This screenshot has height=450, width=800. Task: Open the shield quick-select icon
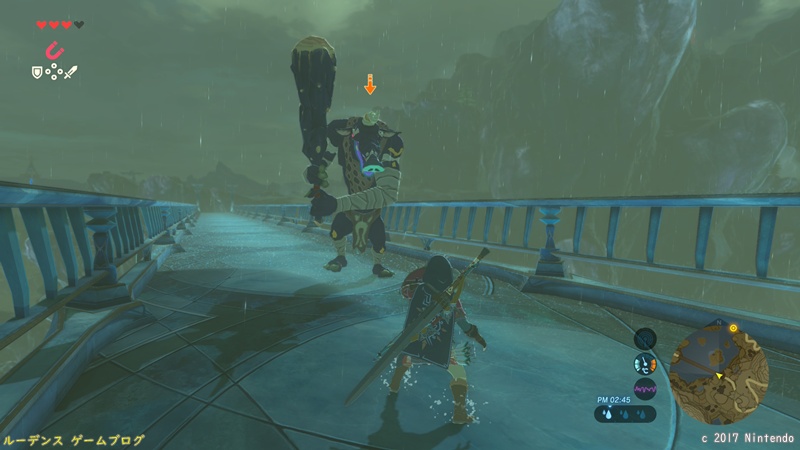tap(38, 71)
